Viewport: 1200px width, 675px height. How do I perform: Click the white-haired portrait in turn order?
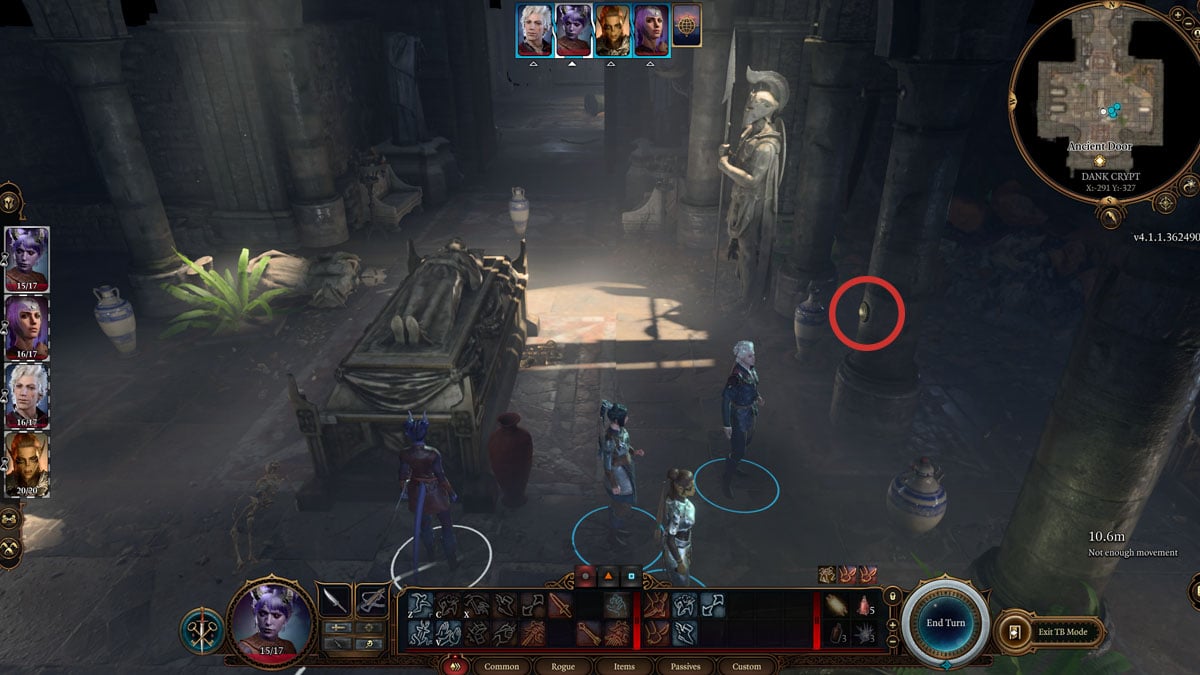534,28
